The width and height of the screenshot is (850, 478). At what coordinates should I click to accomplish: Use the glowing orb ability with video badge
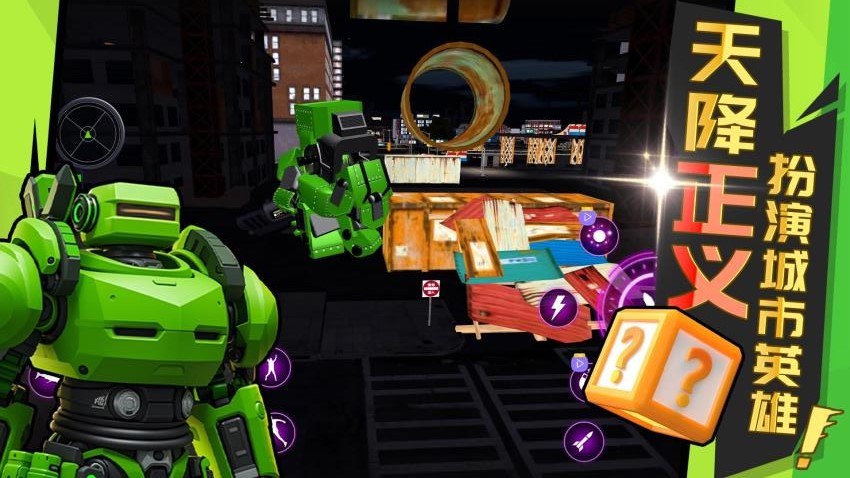click(599, 235)
